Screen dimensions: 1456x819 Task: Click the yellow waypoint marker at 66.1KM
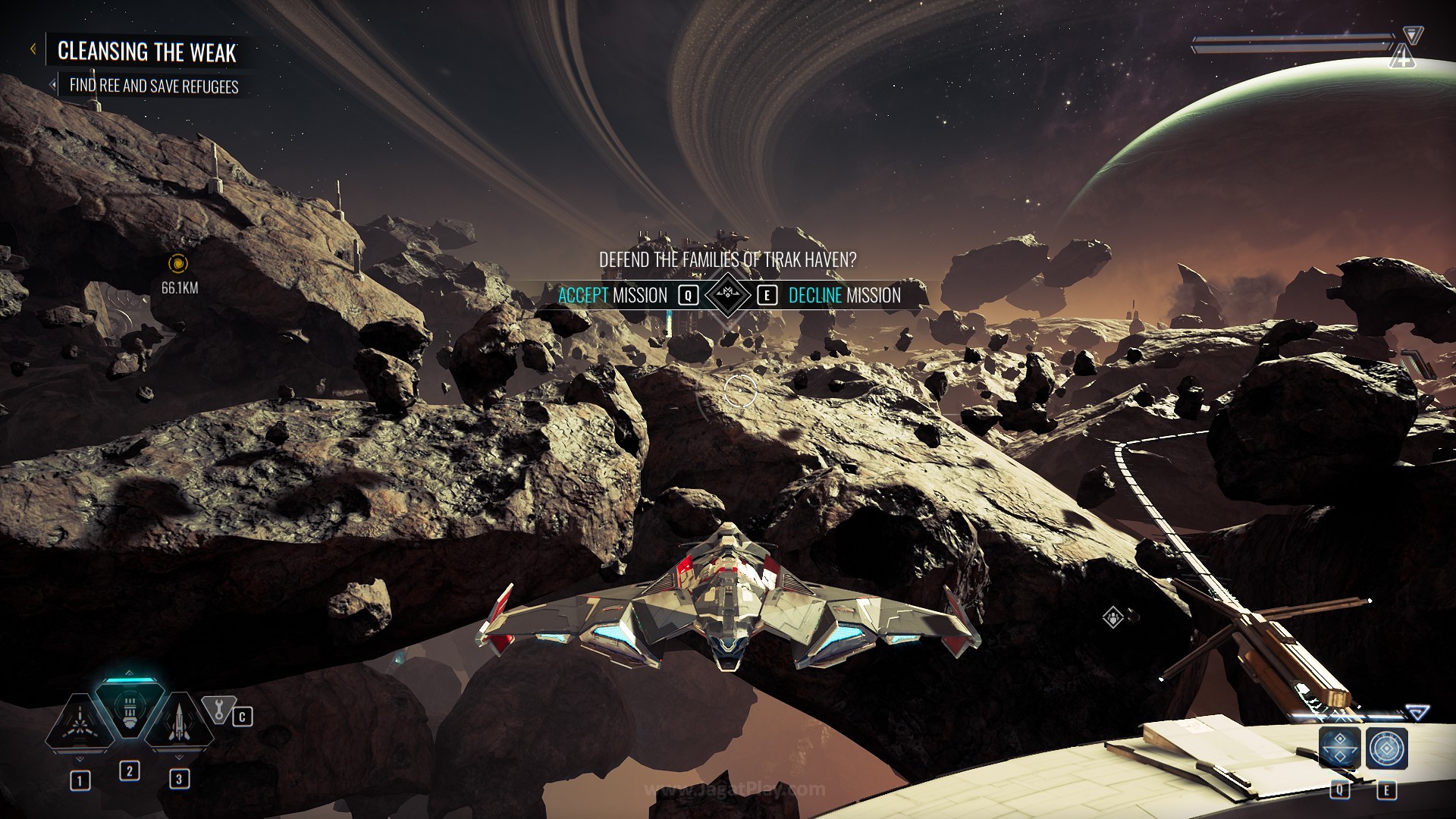179,263
